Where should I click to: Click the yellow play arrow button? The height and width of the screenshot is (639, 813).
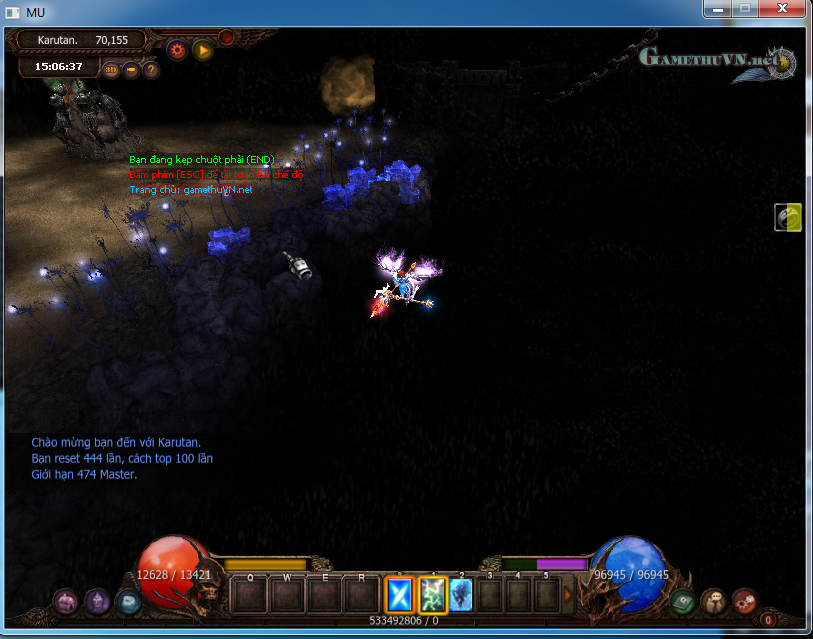pos(203,49)
